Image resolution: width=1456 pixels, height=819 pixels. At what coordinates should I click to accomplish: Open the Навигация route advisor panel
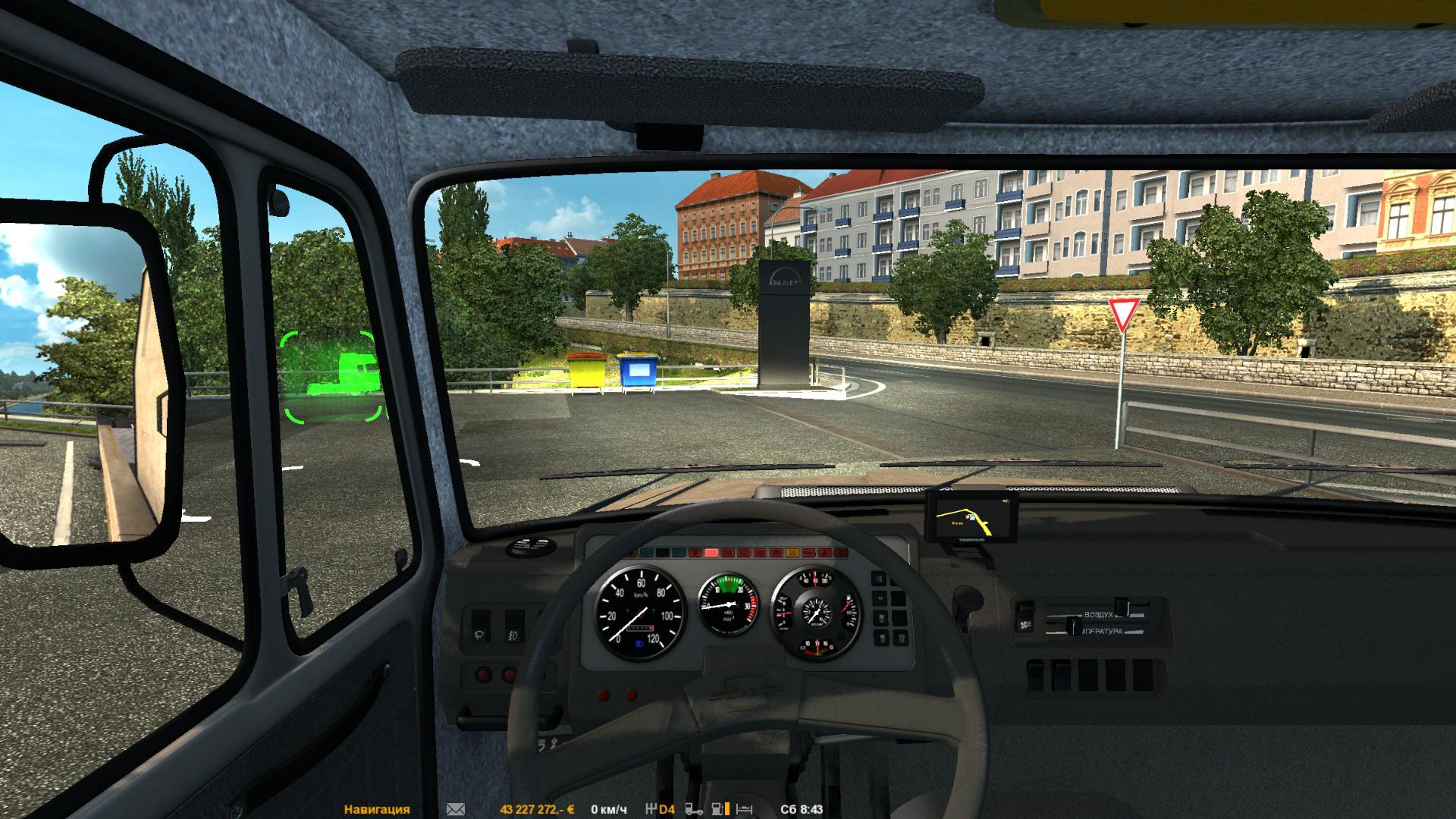377,809
